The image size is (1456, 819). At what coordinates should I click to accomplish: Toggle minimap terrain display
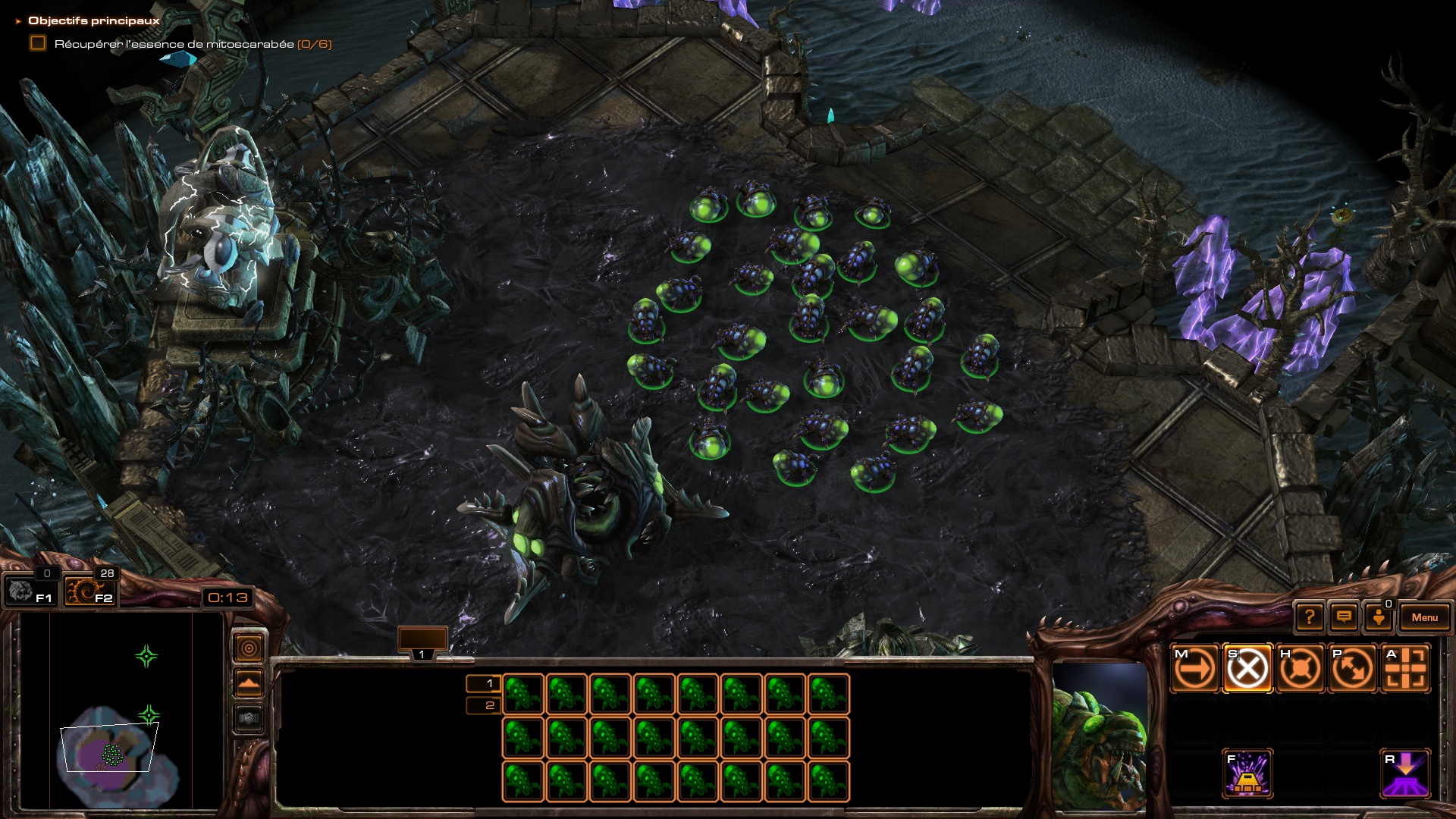[x=249, y=683]
